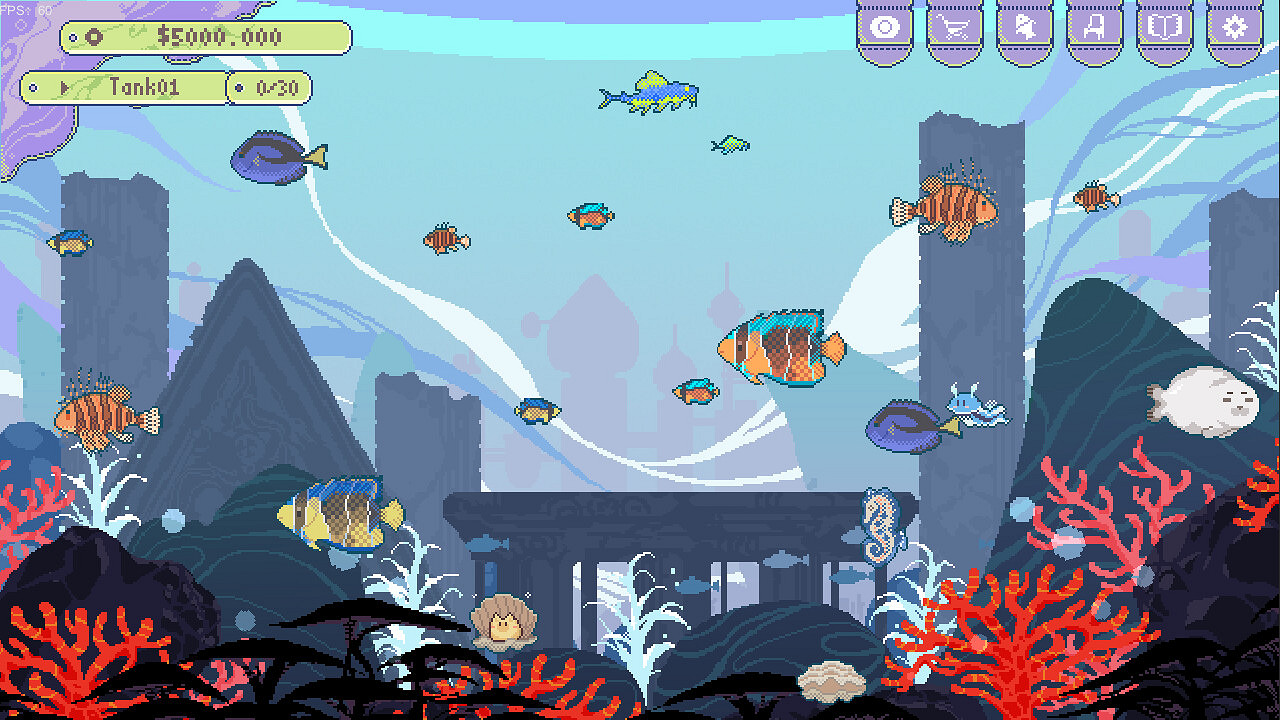
Task: Click the 0/30 fish counter
Action: (278, 87)
